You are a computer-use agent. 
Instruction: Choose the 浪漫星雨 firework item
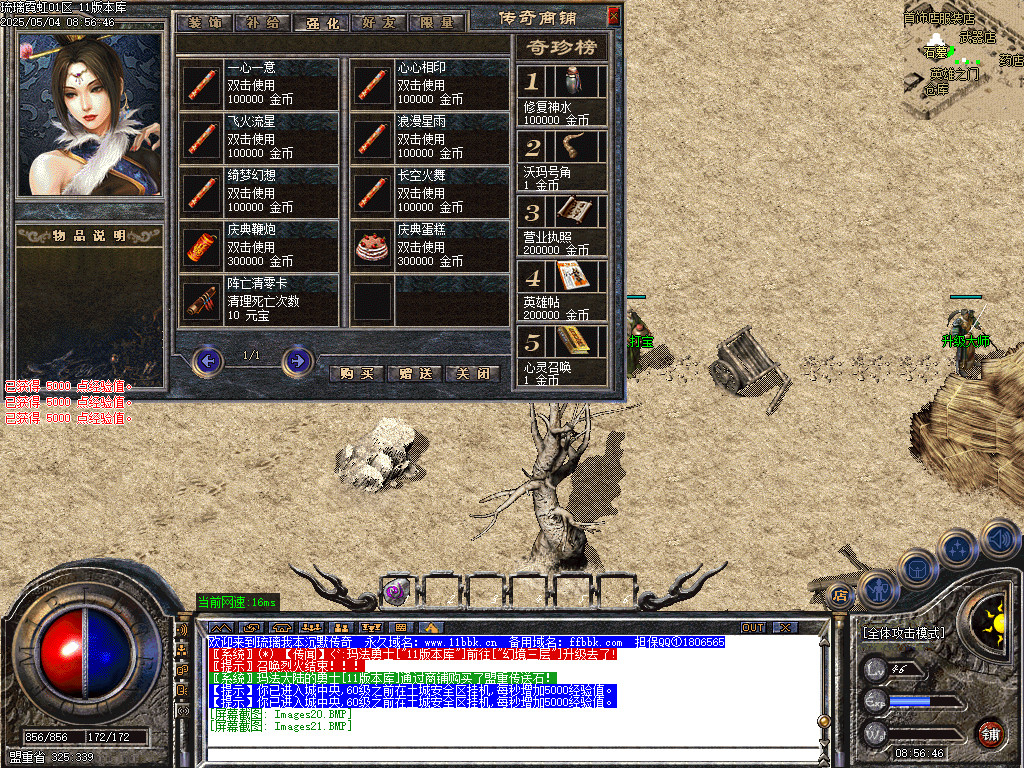(x=430, y=139)
